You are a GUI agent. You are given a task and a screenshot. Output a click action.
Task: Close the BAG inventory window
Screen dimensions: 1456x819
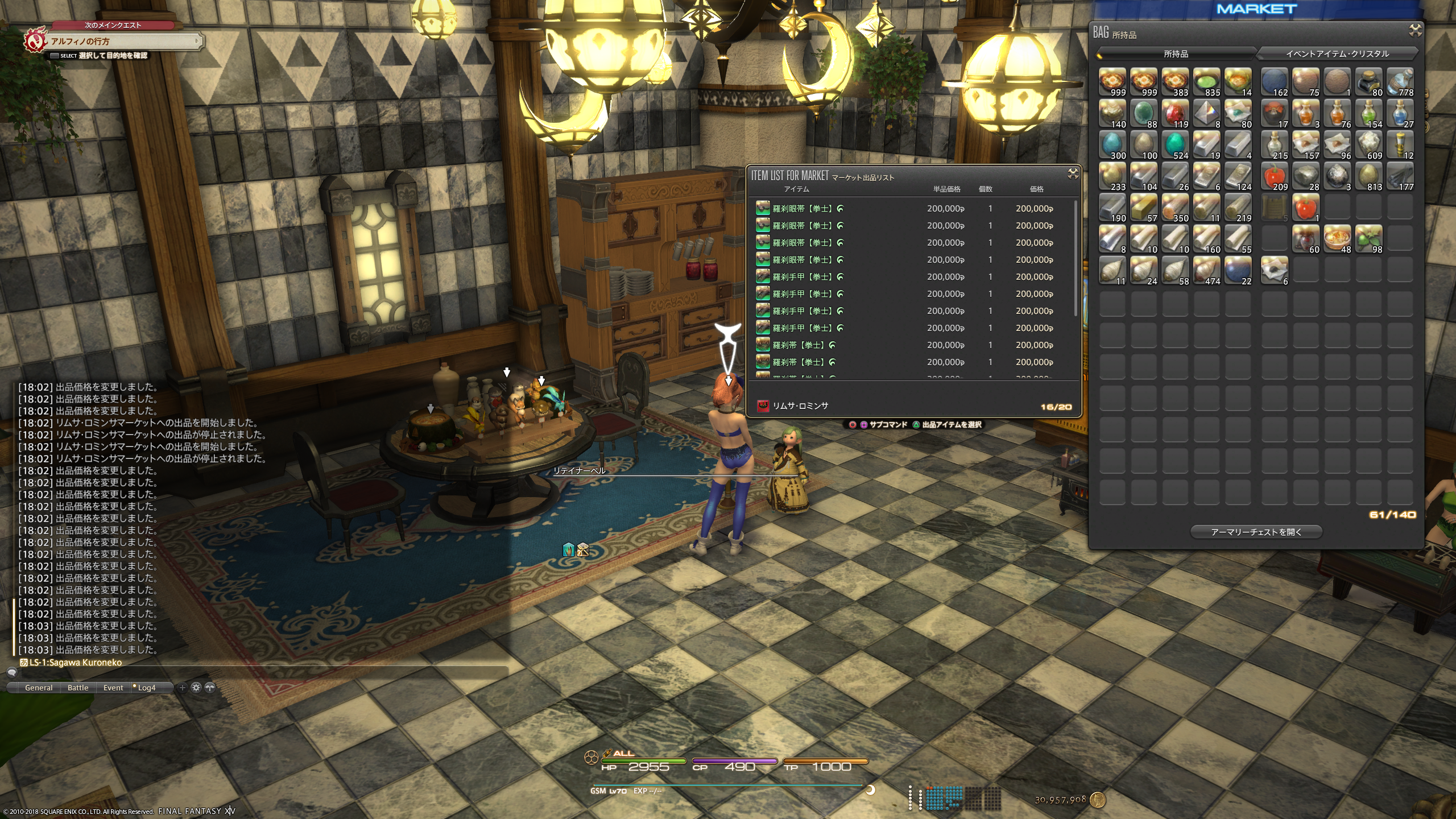(x=1415, y=30)
